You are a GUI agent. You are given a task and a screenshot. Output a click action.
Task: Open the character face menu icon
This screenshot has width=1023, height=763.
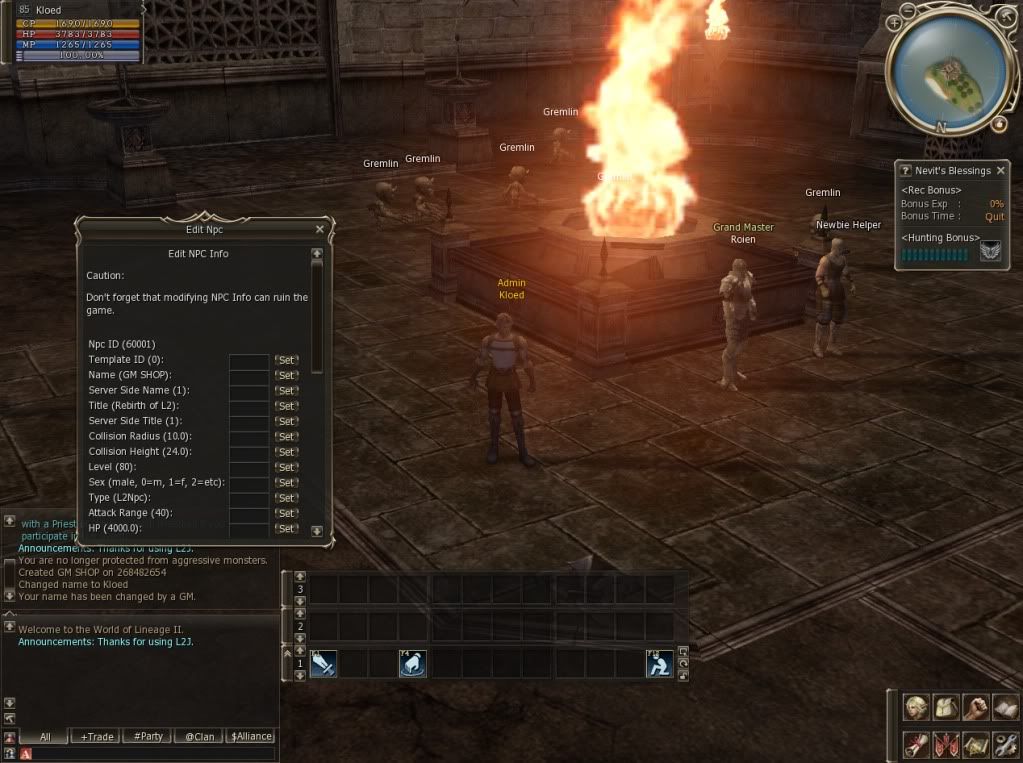click(x=917, y=708)
